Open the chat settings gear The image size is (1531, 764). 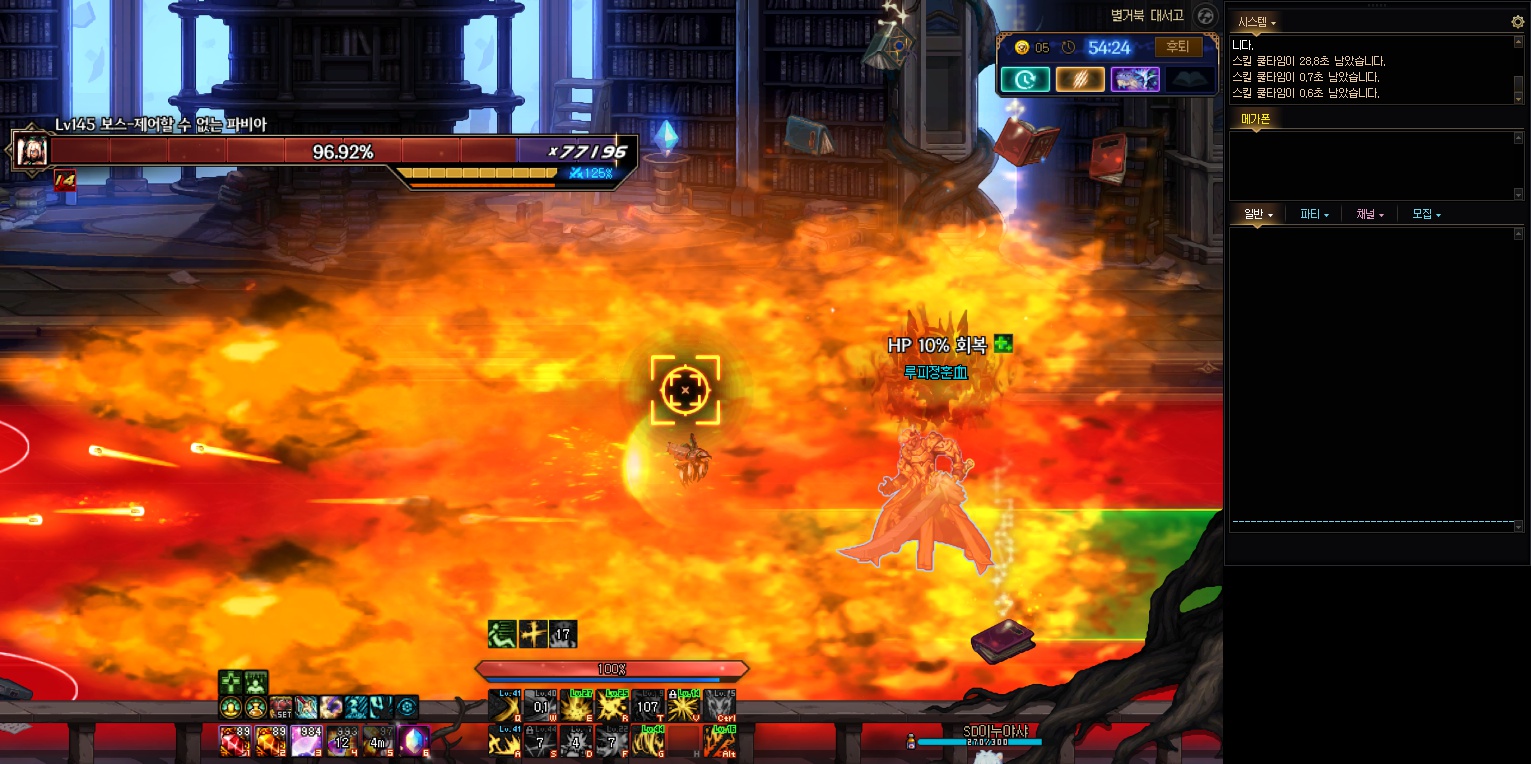[1517, 21]
